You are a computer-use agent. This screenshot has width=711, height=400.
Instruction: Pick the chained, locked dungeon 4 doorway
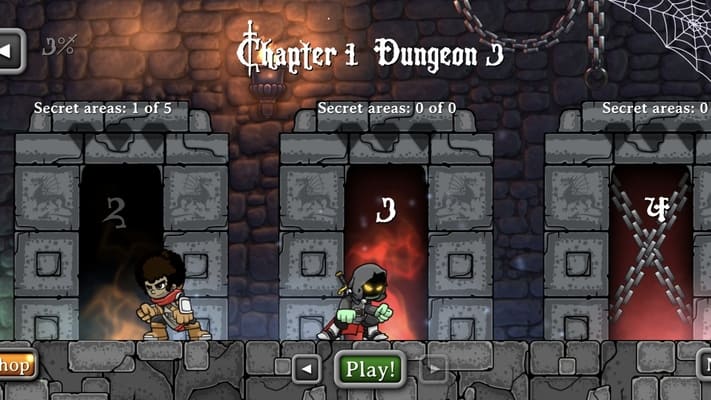coord(652,250)
